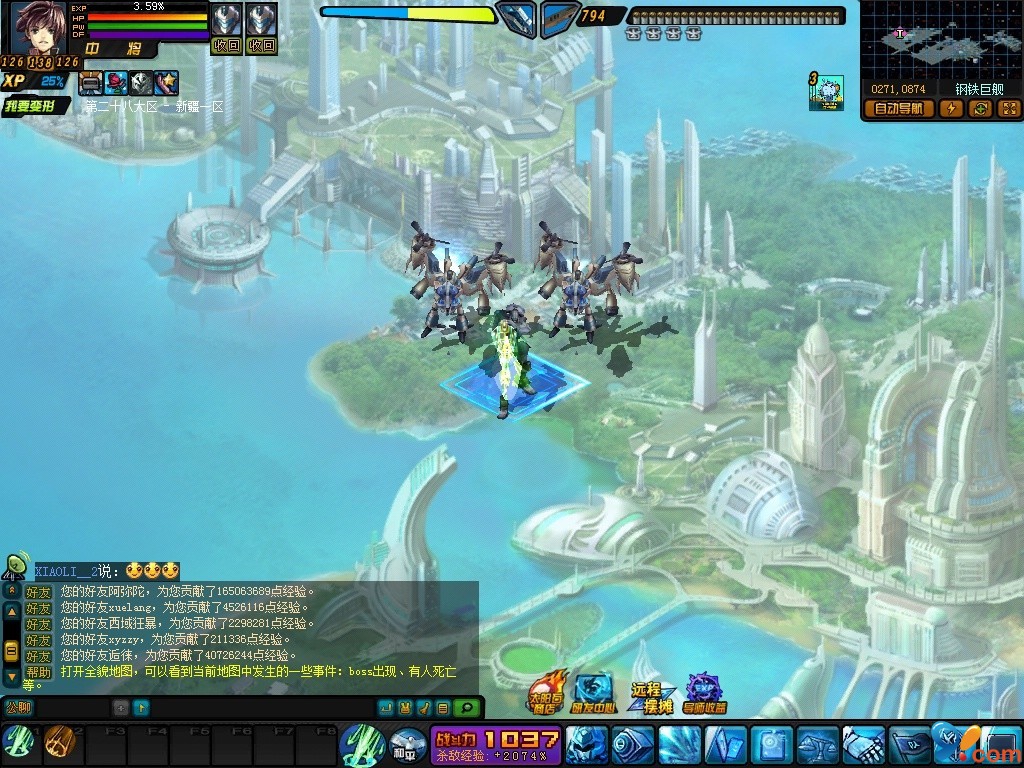The height and width of the screenshot is (768, 1024).
Task: Open the handshake social menu icon
Action: point(863,745)
